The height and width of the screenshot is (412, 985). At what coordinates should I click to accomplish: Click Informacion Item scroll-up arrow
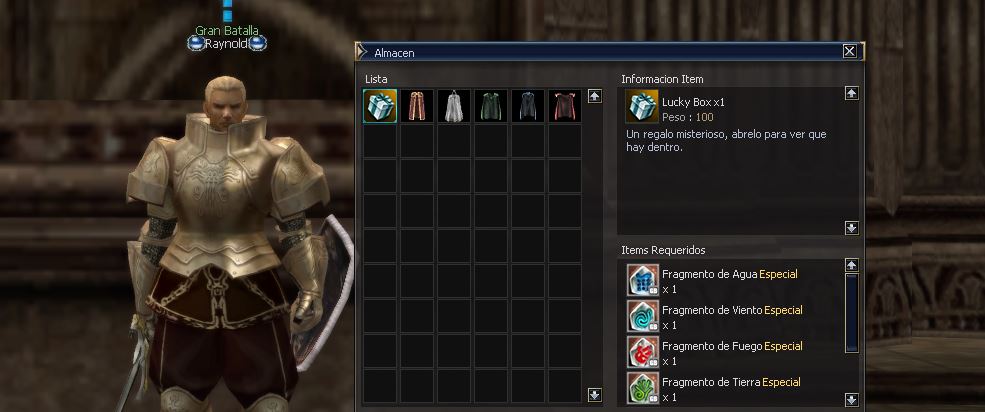[851, 93]
